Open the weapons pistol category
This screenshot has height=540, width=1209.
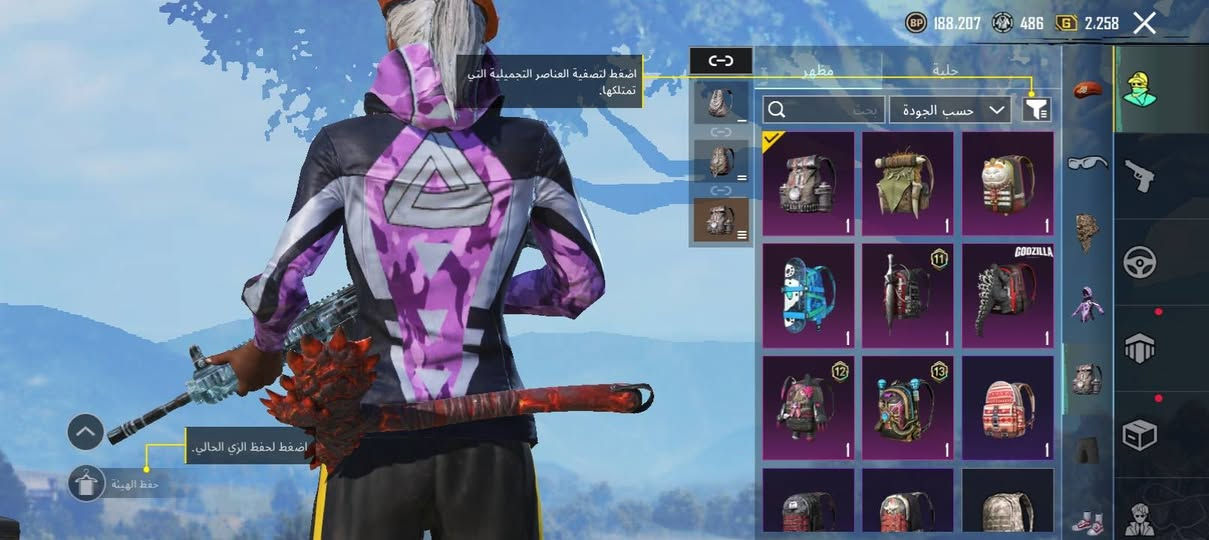point(1139,176)
